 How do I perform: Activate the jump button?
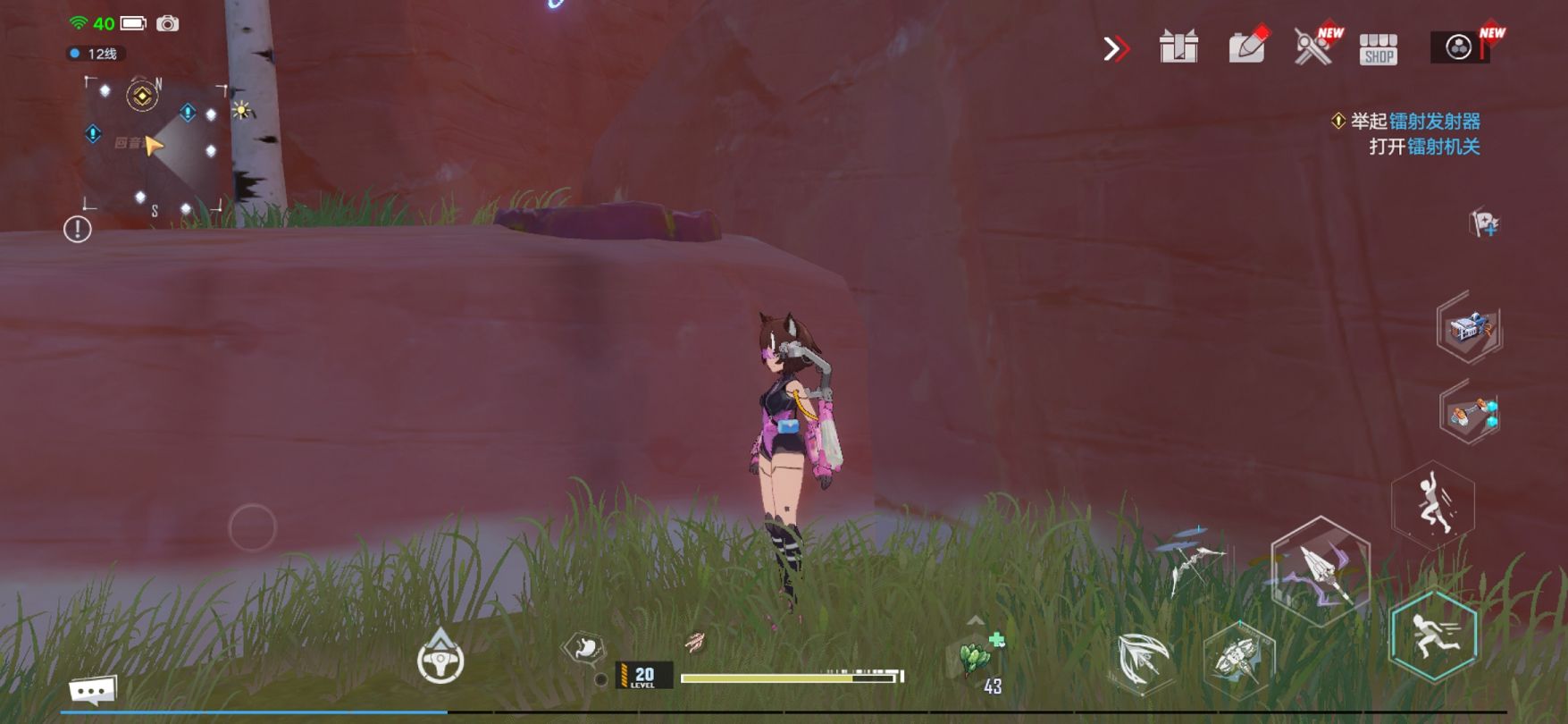[x=1432, y=505]
